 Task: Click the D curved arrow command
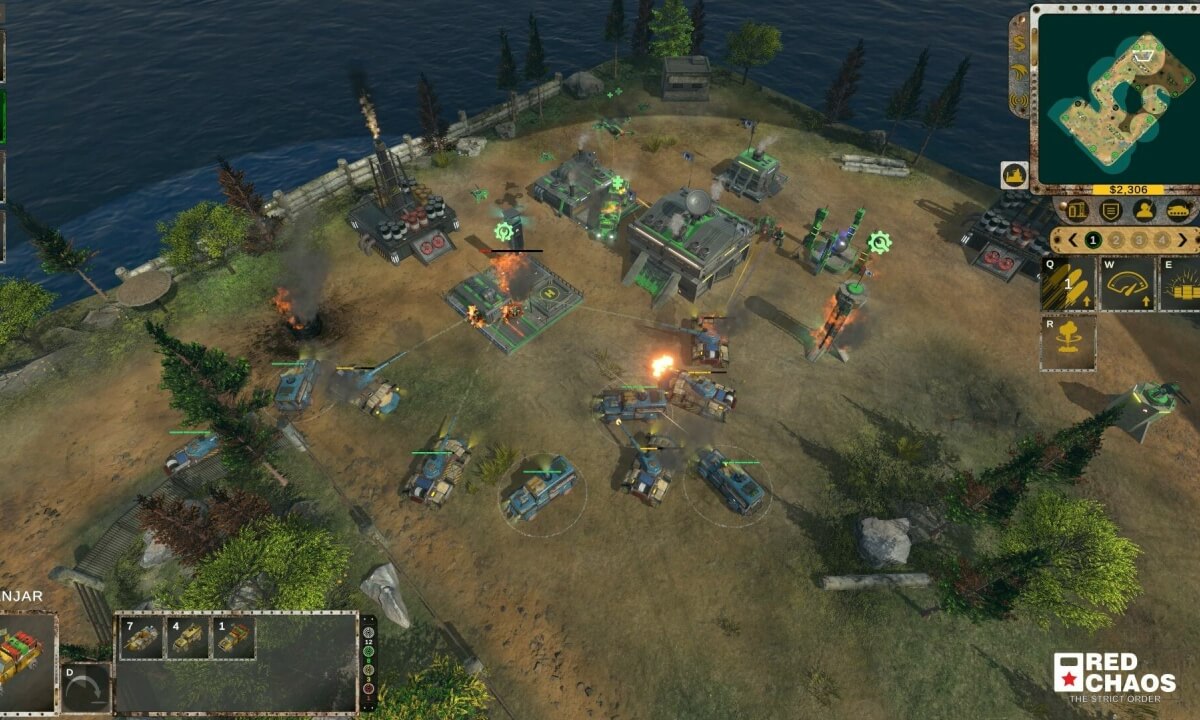click(x=86, y=687)
